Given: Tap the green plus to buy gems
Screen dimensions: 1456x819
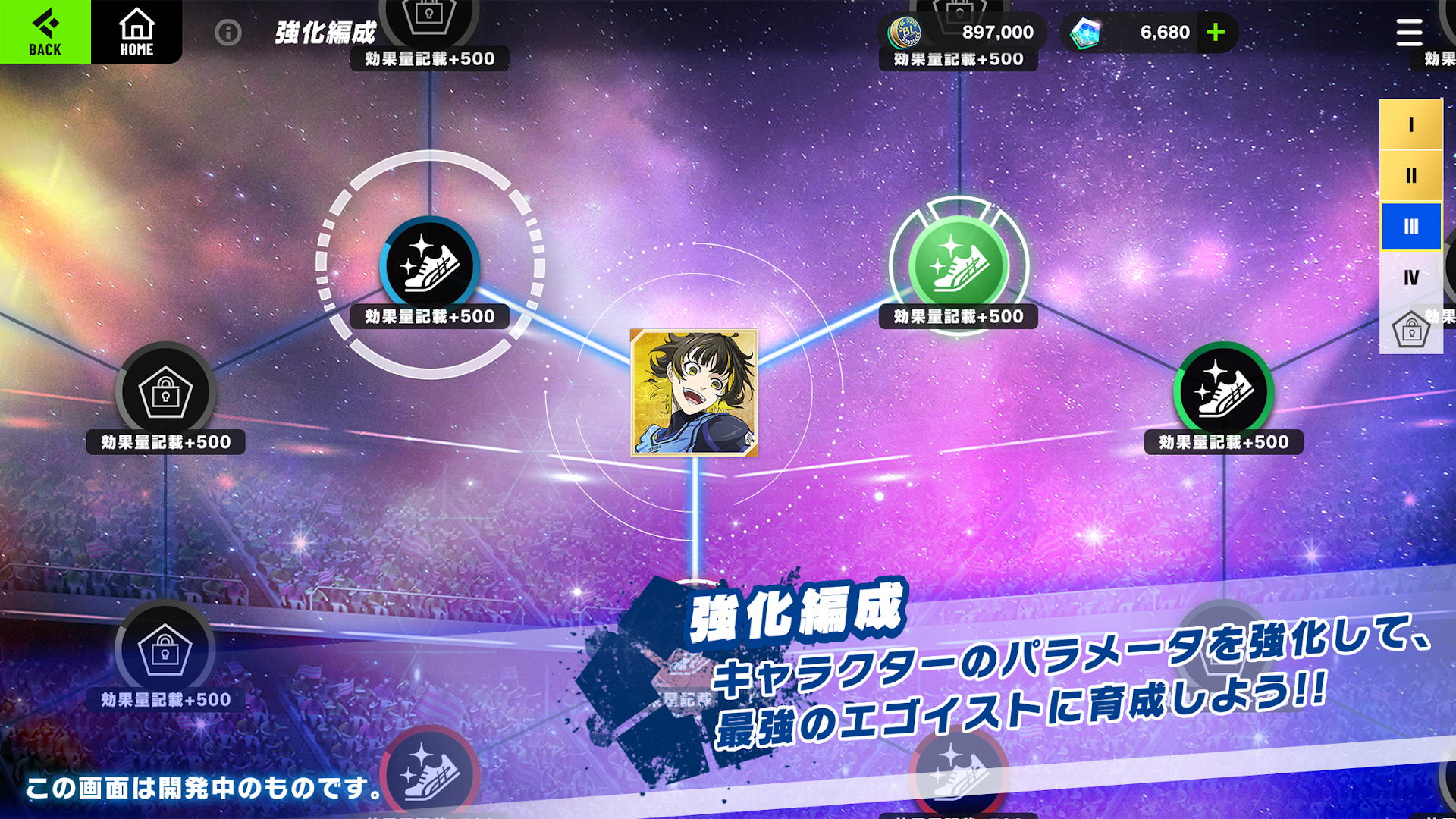Looking at the screenshot, I should pos(1215,32).
